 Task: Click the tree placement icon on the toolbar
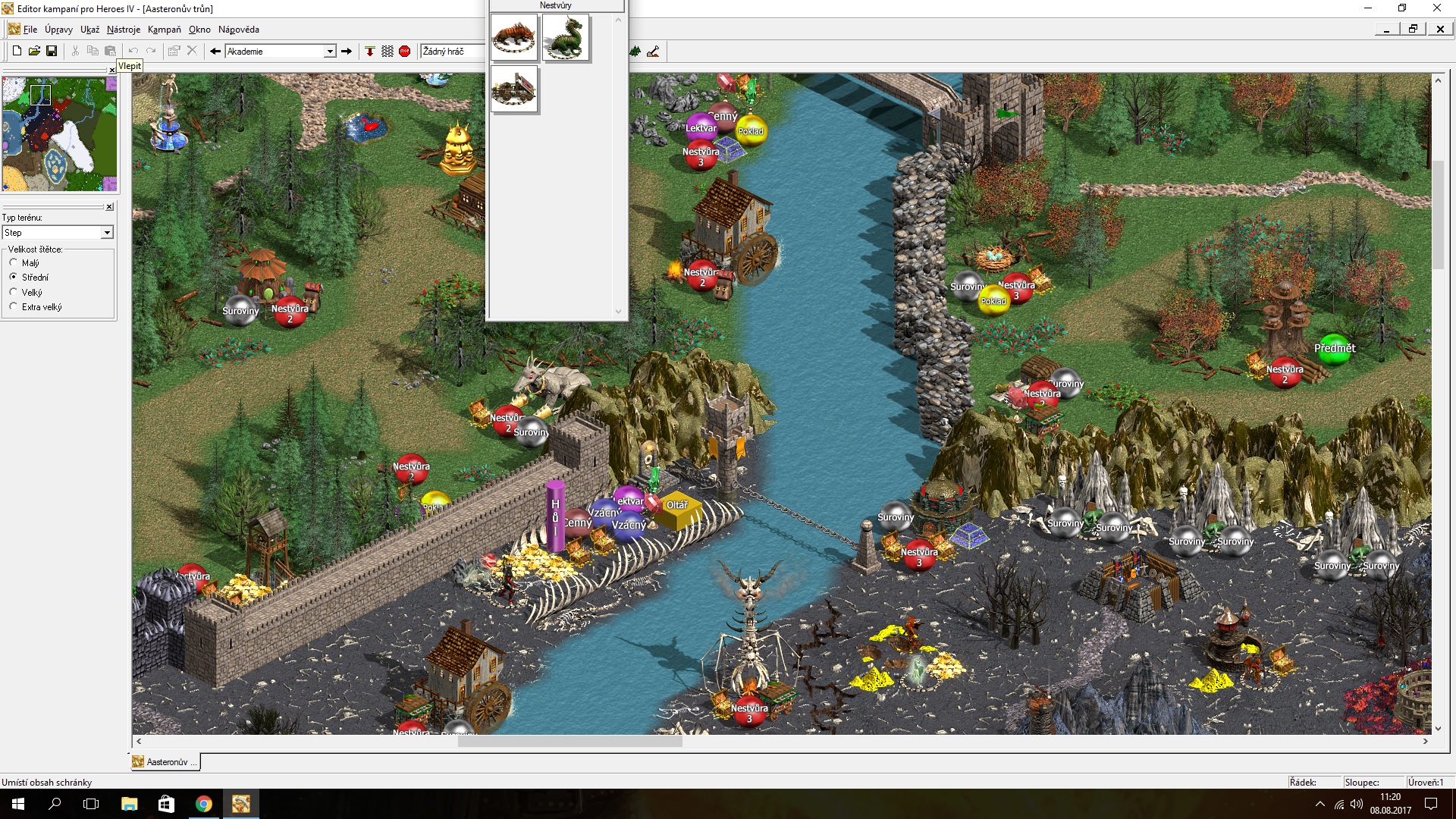[634, 52]
